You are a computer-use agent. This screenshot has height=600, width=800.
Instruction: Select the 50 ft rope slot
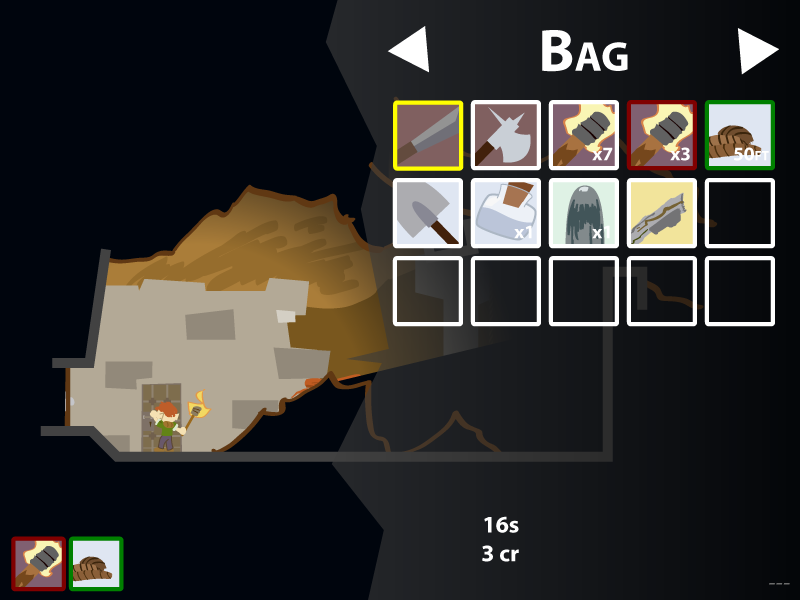click(740, 135)
